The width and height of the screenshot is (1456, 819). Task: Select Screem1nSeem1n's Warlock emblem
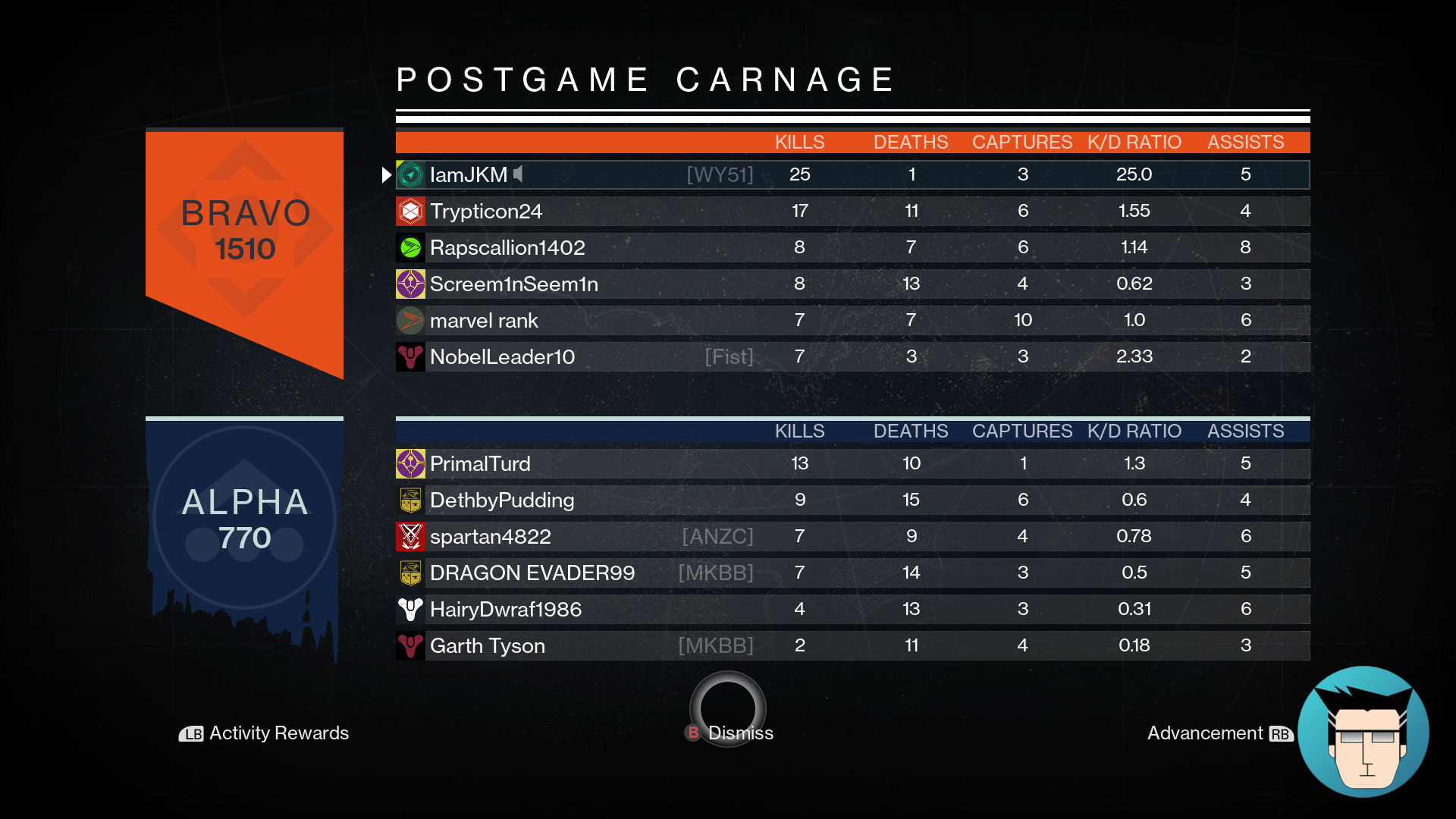tap(409, 284)
